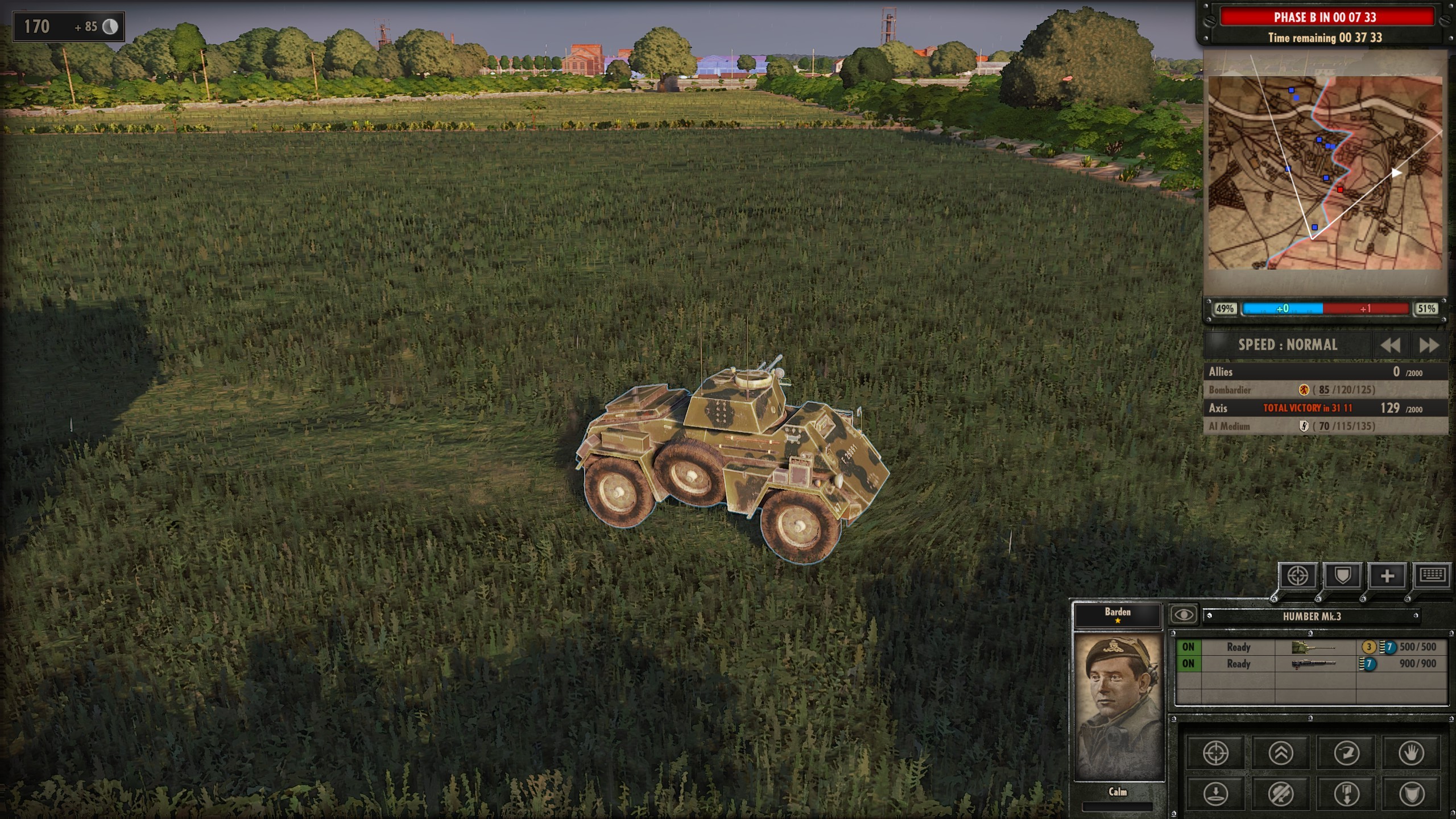Decrease game speed with rewind arrows
This screenshot has width=1456, height=819.
click(1390, 345)
